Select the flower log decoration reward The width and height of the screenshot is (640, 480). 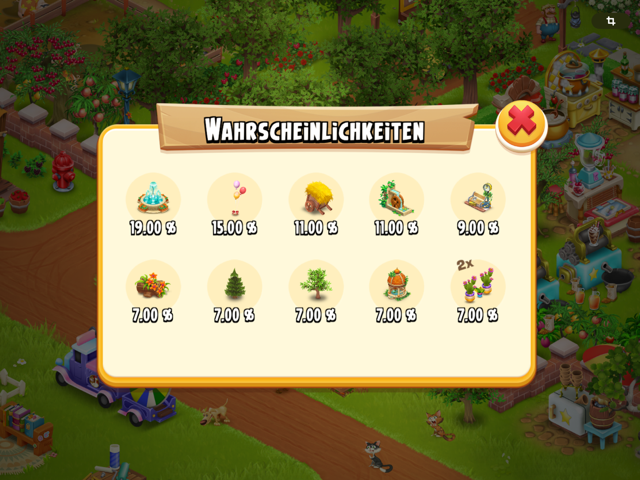point(153,285)
